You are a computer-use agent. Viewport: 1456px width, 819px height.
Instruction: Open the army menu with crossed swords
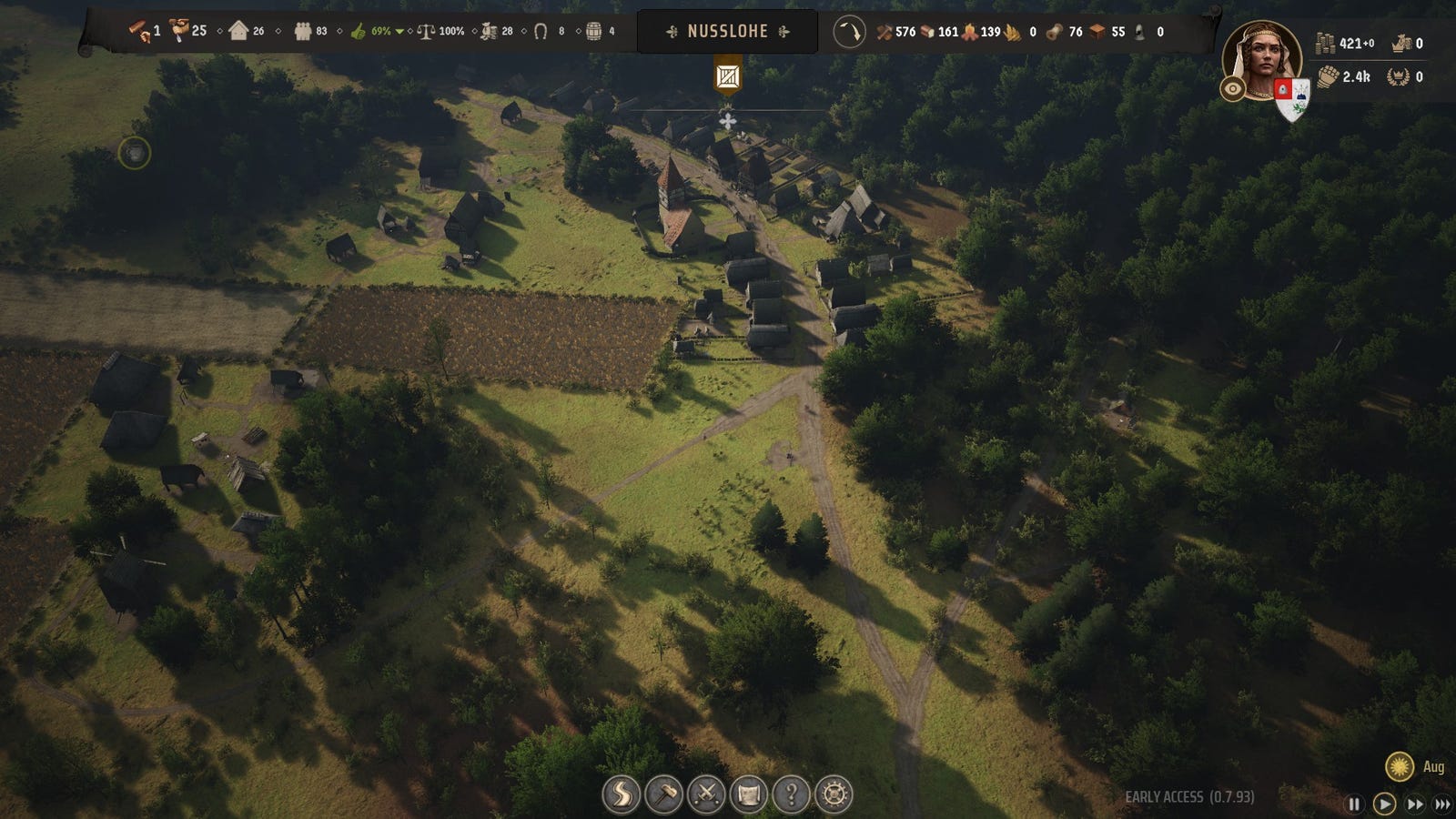pyautogui.click(x=706, y=794)
